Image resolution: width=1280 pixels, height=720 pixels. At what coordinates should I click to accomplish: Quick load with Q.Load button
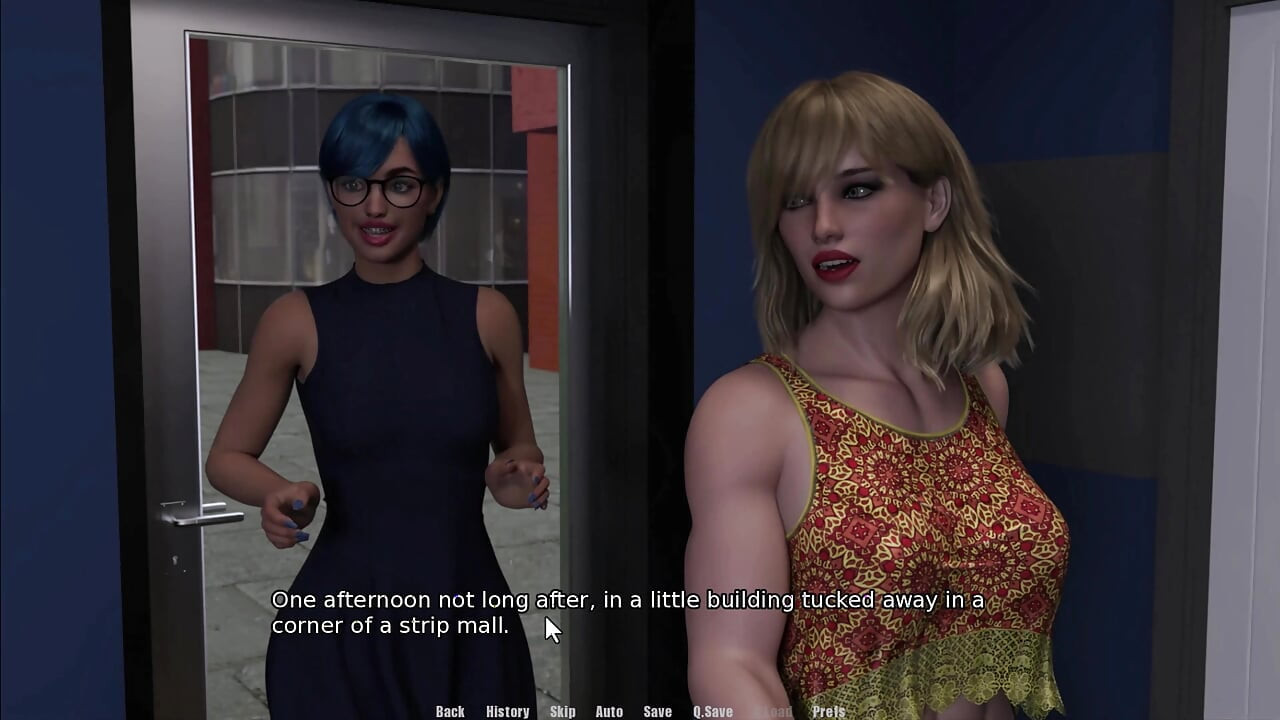point(772,711)
